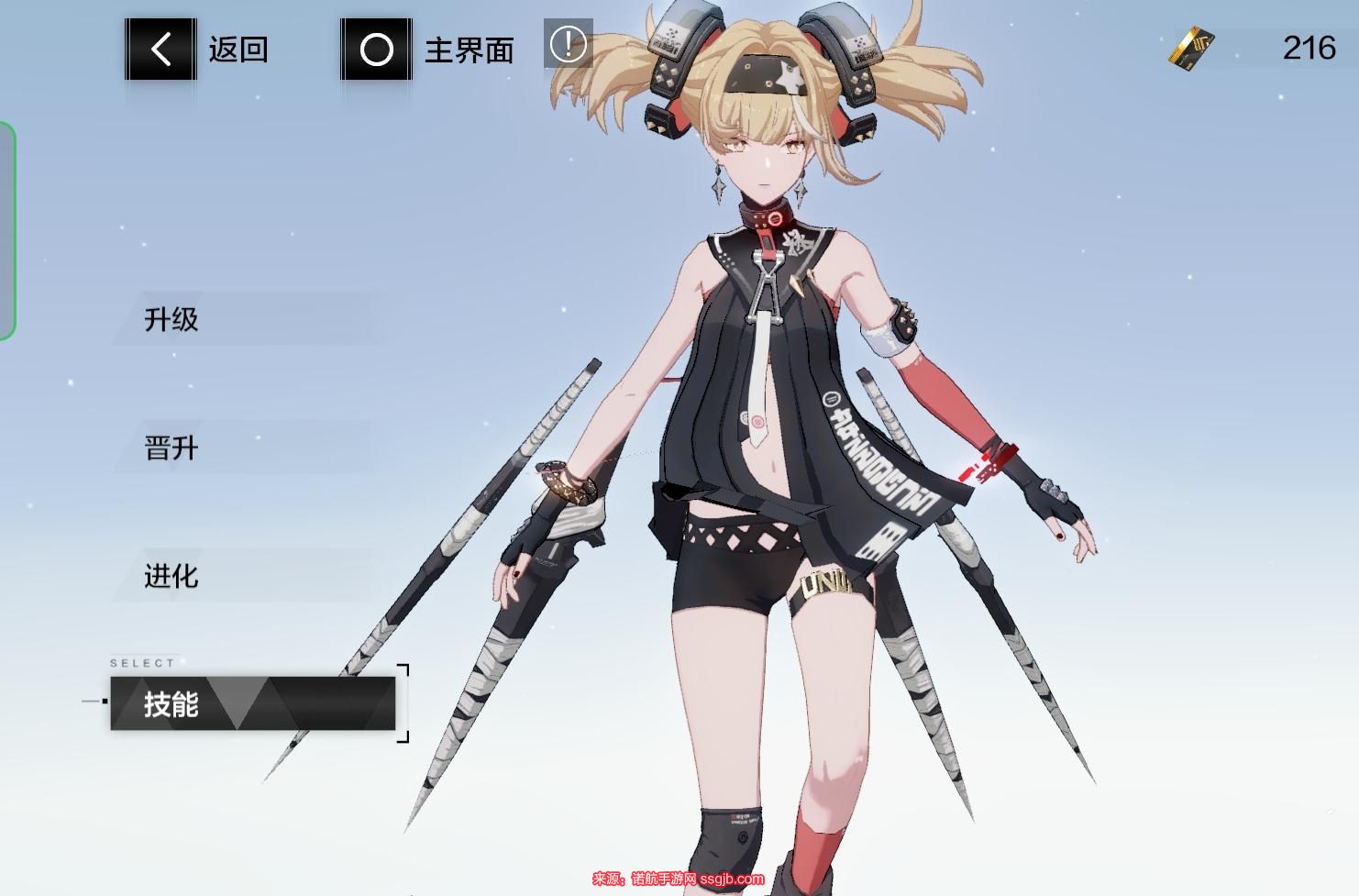Open the exclamation mark info icon
This screenshot has height=896, width=1359.
click(568, 43)
